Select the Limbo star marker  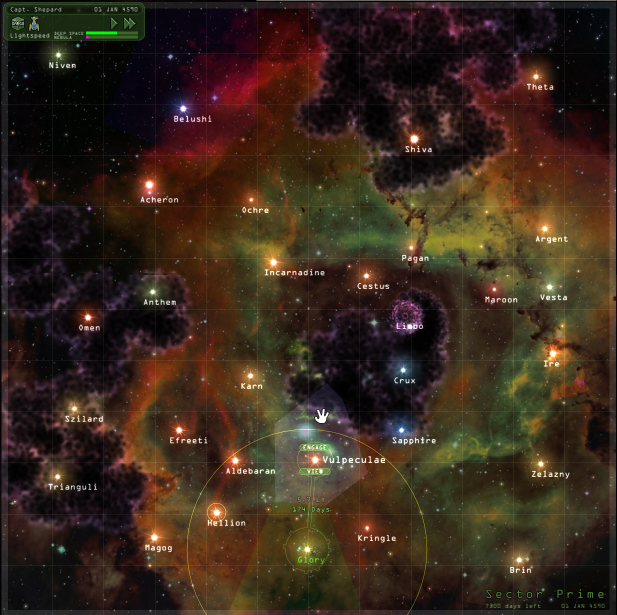[408, 314]
